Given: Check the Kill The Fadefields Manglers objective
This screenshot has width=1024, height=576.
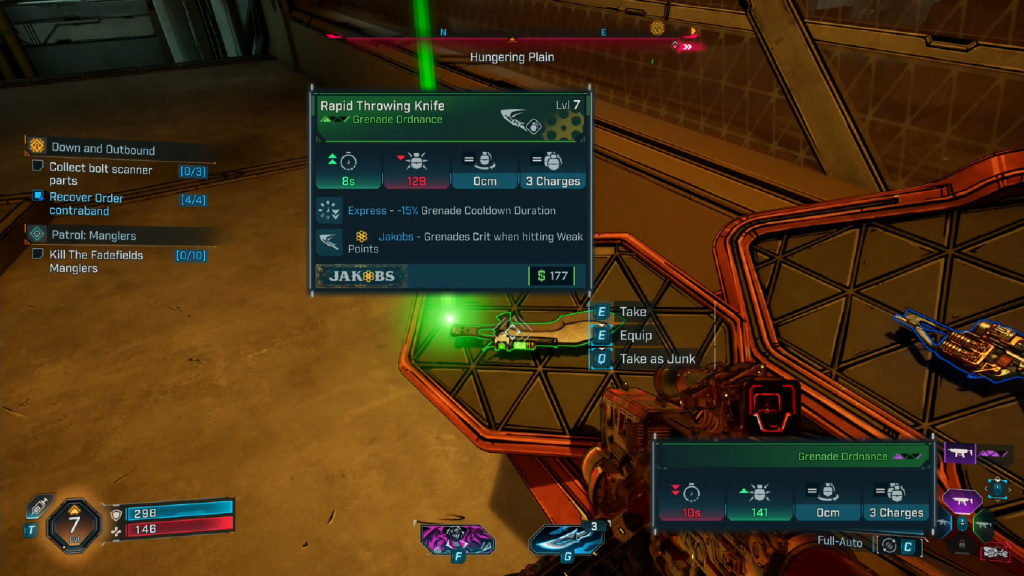Looking at the screenshot, I should [38, 254].
